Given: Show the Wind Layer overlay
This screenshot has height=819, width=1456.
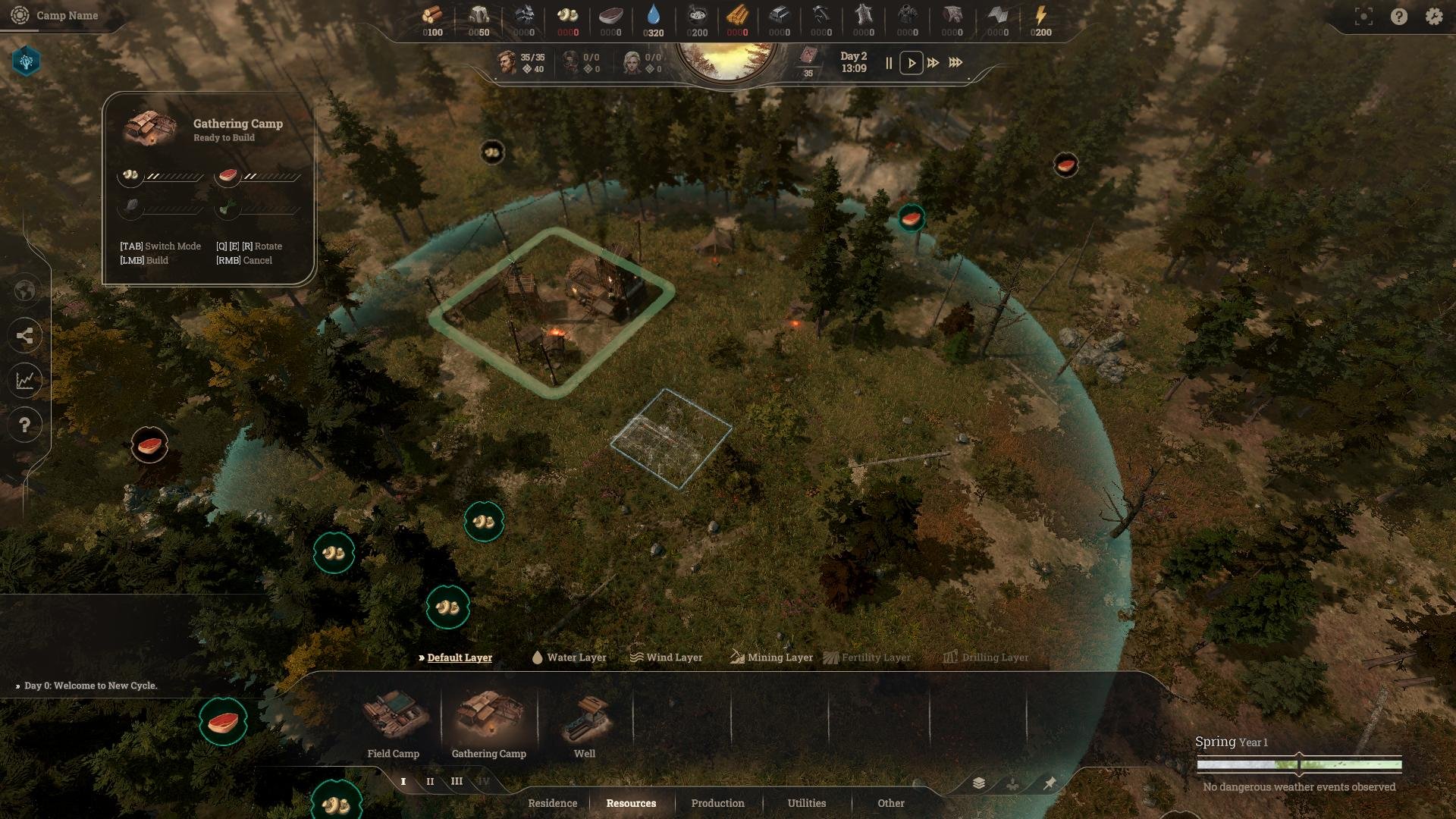Looking at the screenshot, I should point(666,657).
